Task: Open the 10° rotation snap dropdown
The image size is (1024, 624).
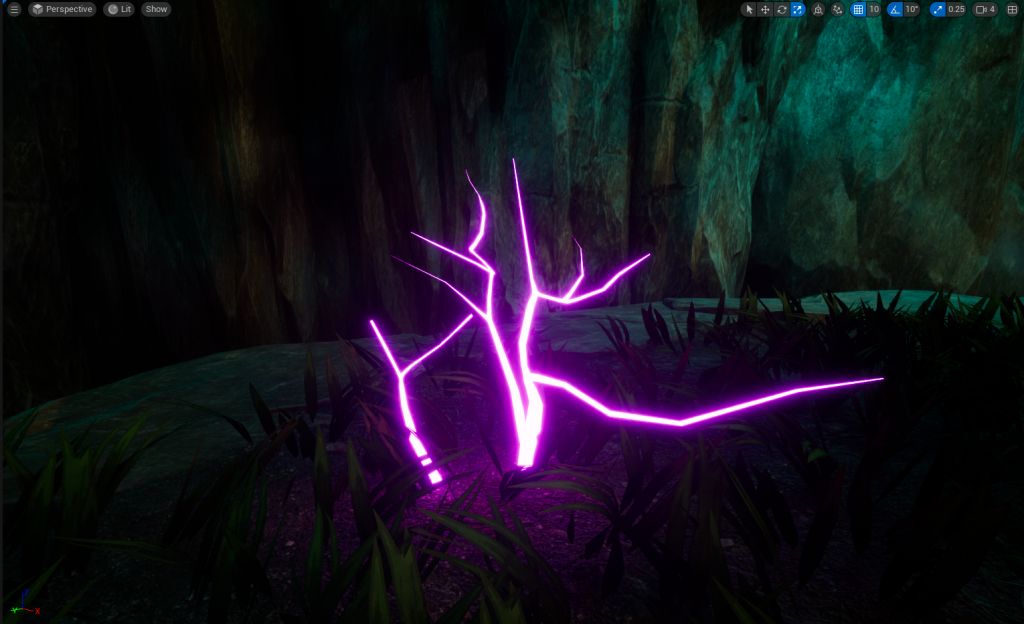Action: [912, 9]
